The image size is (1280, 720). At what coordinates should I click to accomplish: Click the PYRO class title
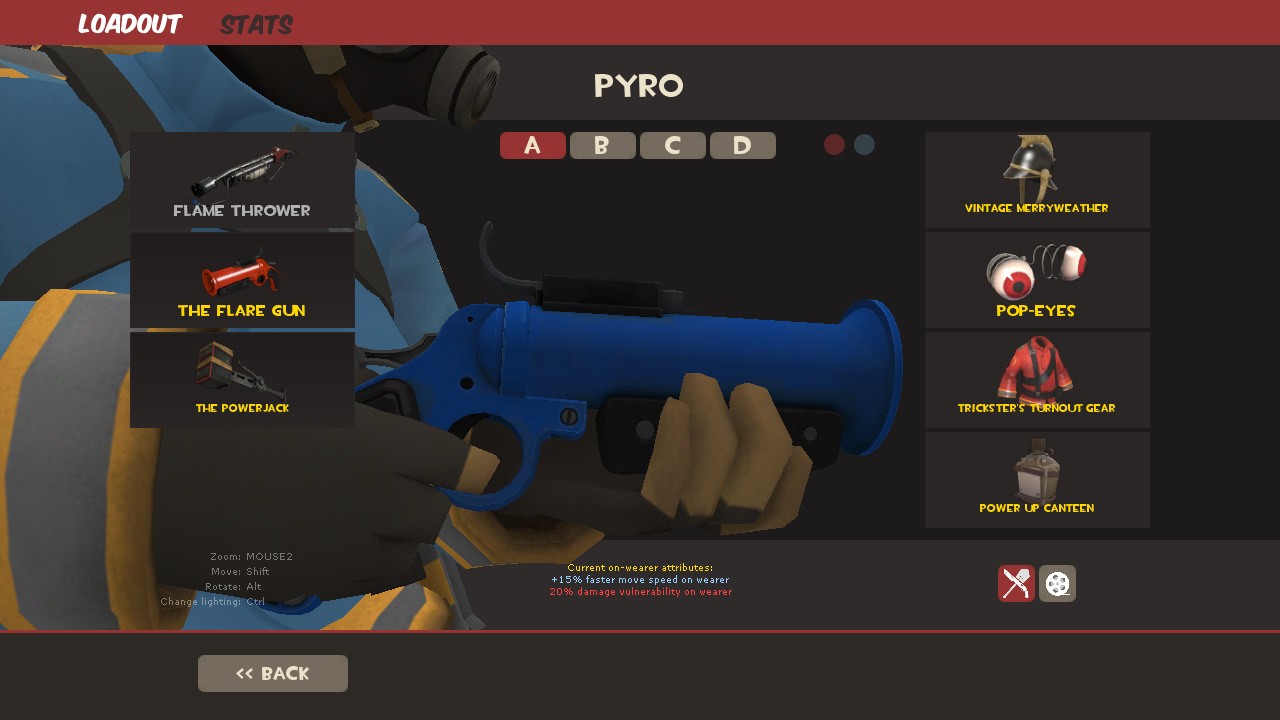click(639, 86)
